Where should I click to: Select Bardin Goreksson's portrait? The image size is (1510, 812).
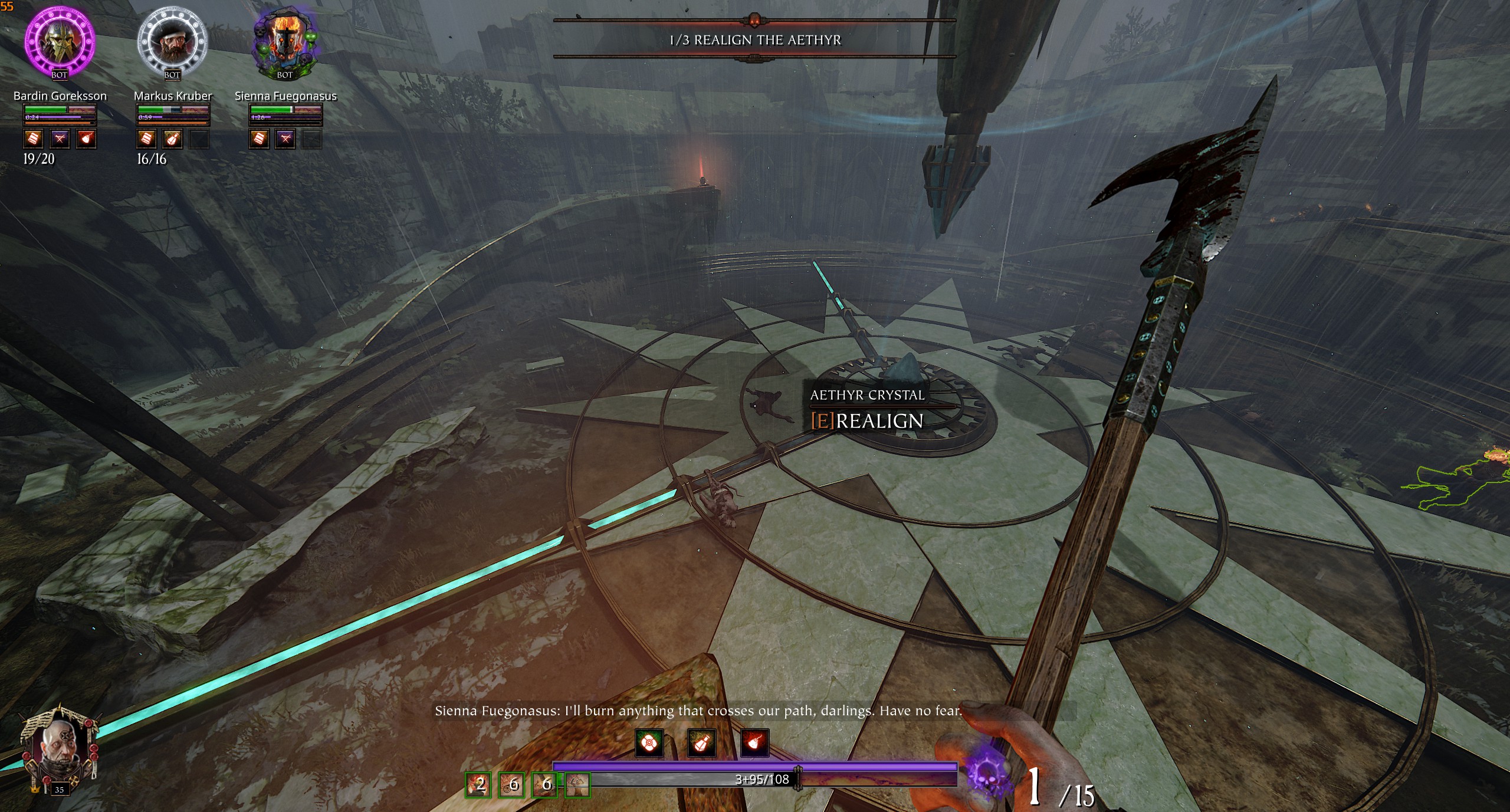pyautogui.click(x=60, y=40)
